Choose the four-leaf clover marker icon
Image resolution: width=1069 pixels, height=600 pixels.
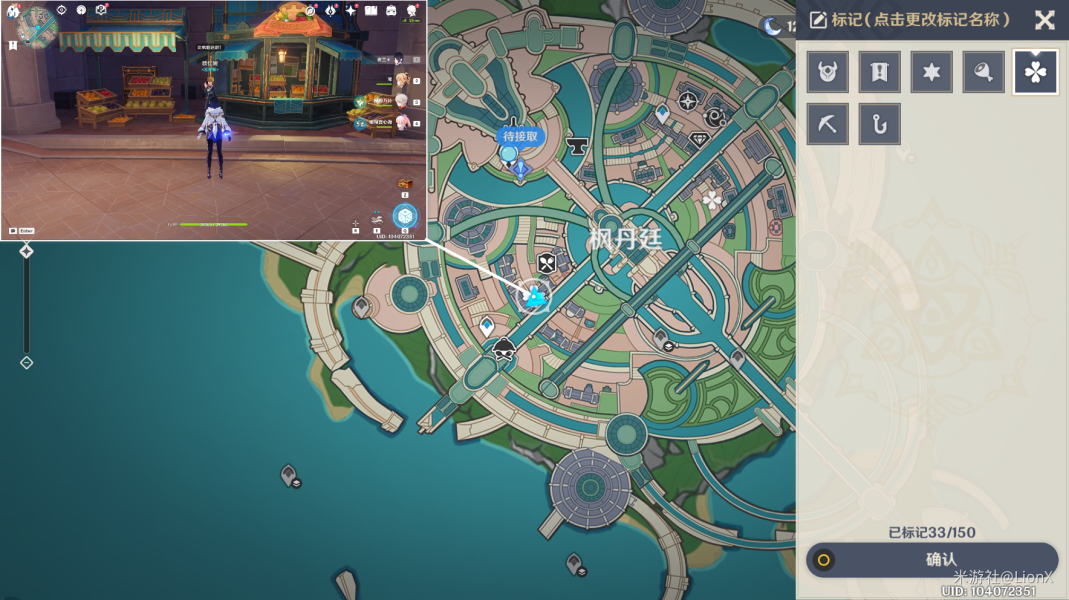pyautogui.click(x=1035, y=72)
